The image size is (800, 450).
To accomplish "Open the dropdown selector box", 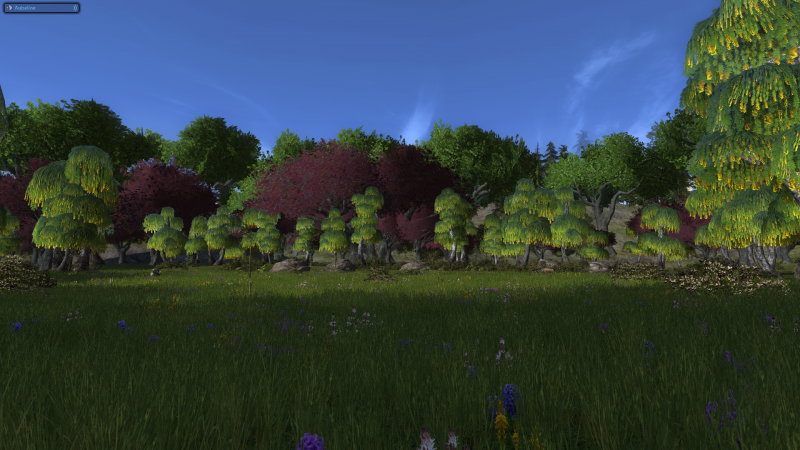I will [x=41, y=8].
